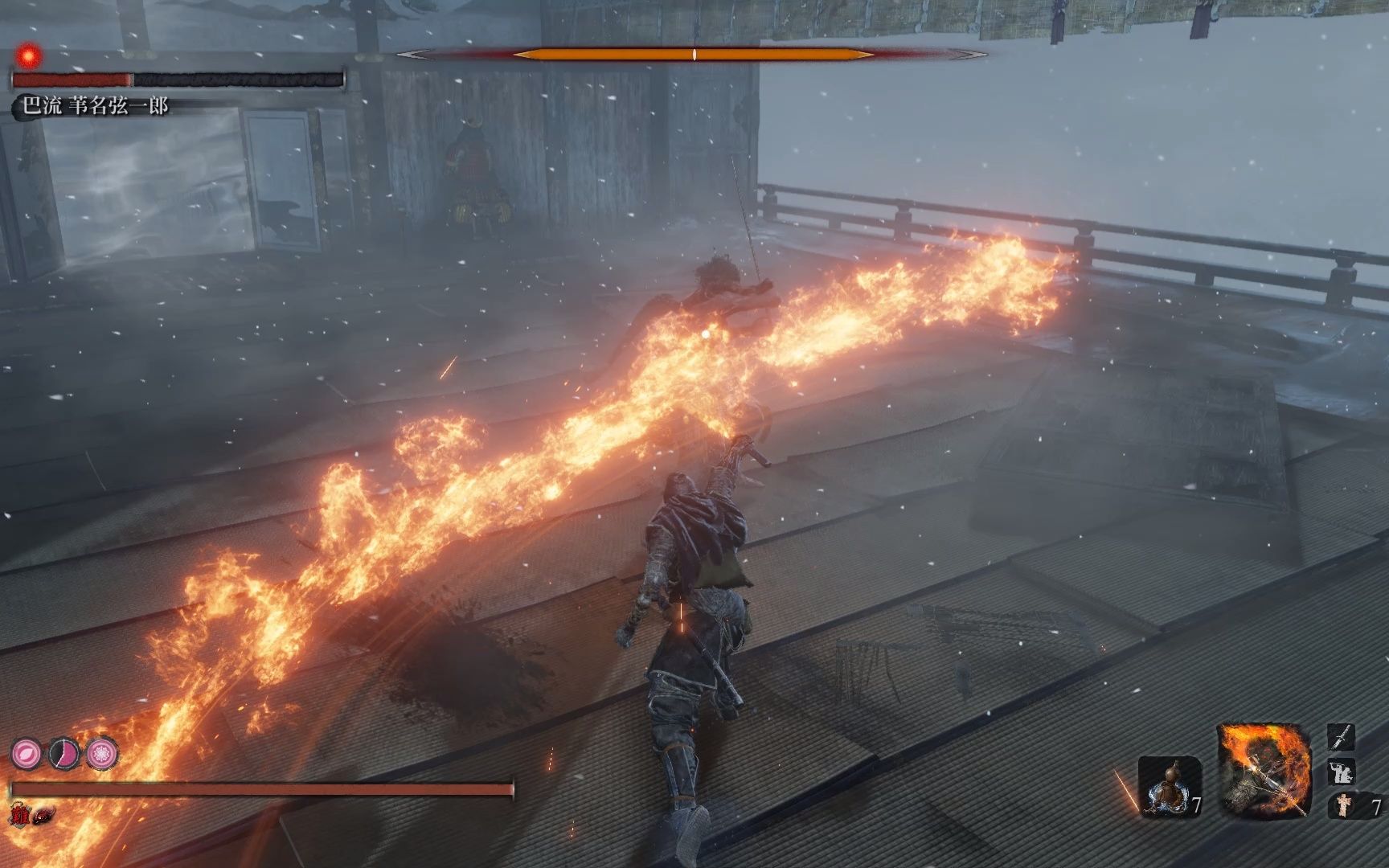Activate the Flame Vent prosthetic tool
1389x868 pixels.
click(1264, 769)
